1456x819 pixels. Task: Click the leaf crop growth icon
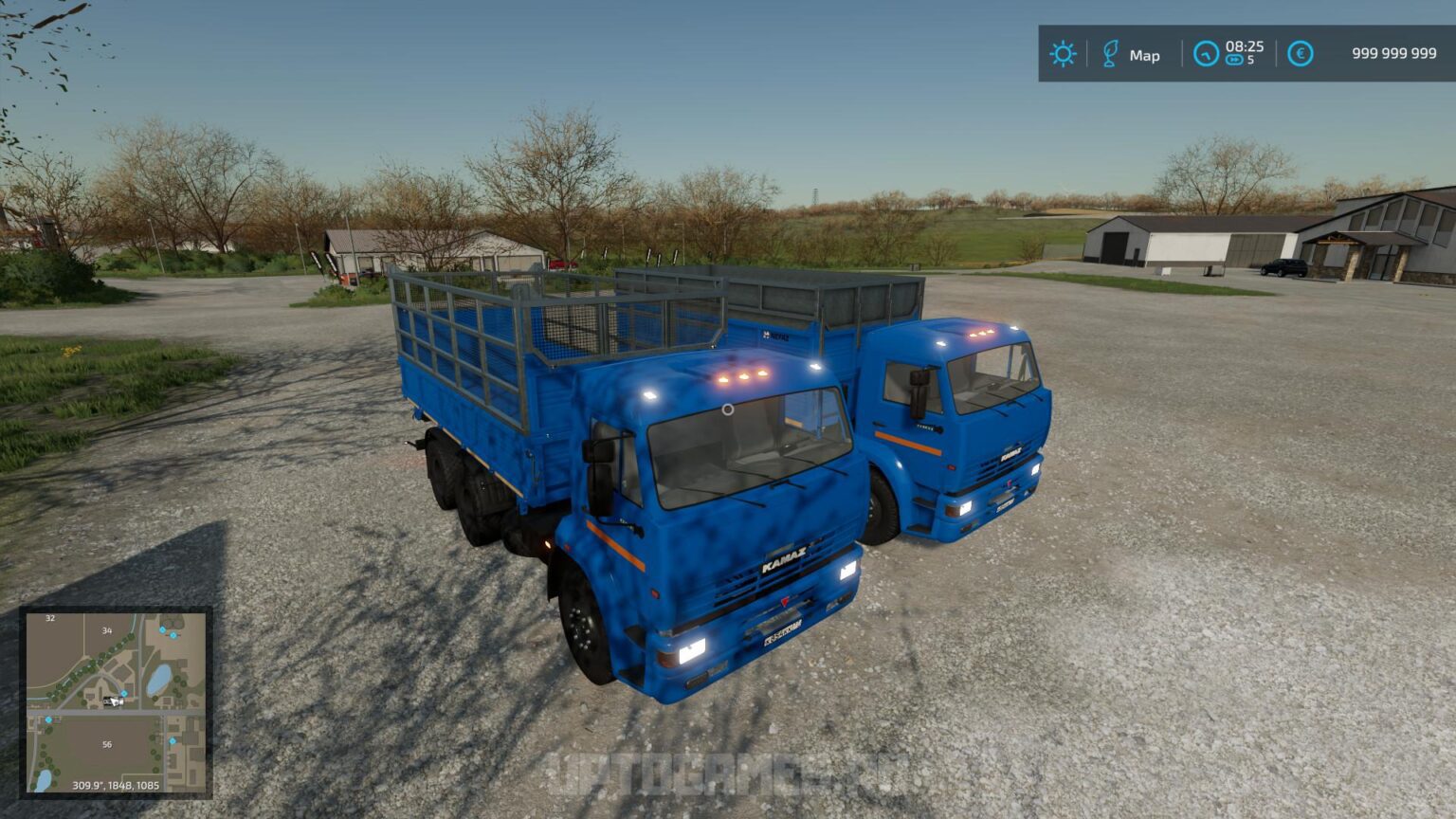(1110, 55)
